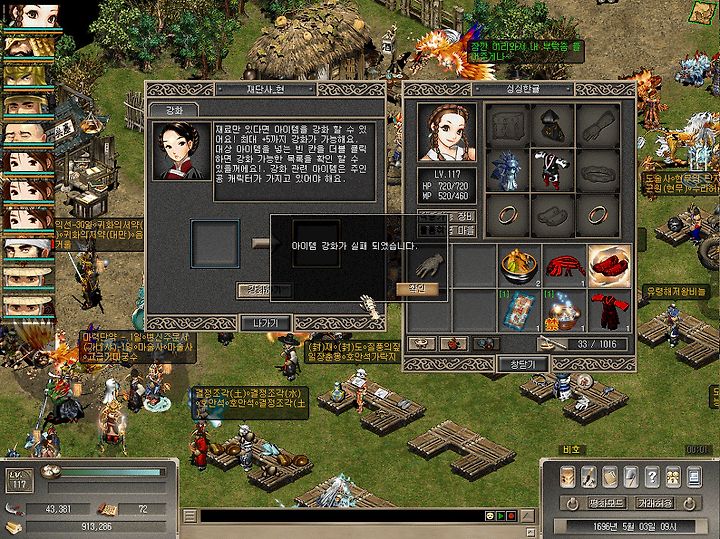Image resolution: width=720 pixels, height=539 pixels.
Task: Select the food bowl item in inventory
Action: click(x=518, y=265)
